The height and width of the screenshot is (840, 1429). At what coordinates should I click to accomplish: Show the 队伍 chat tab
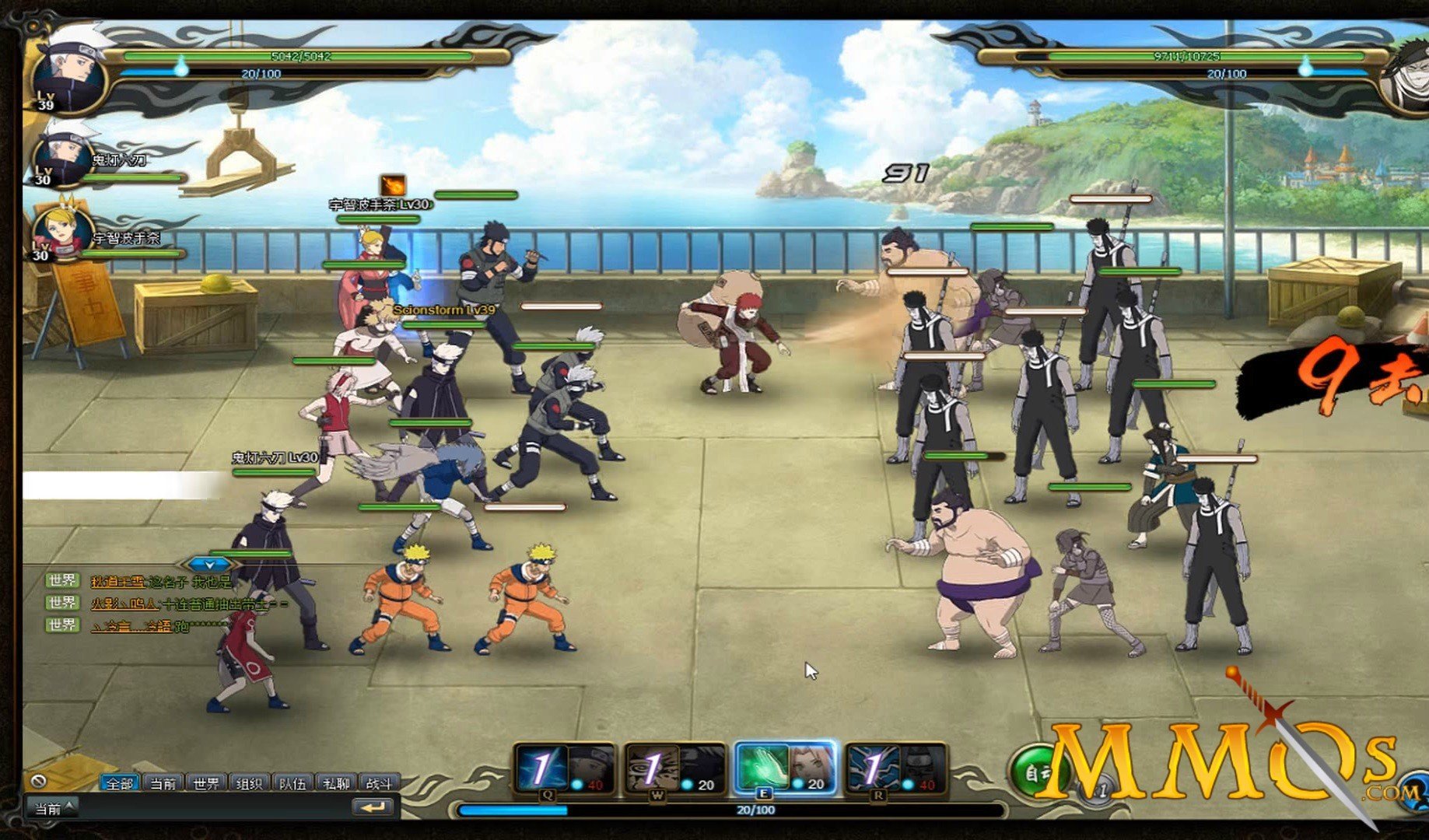(292, 783)
